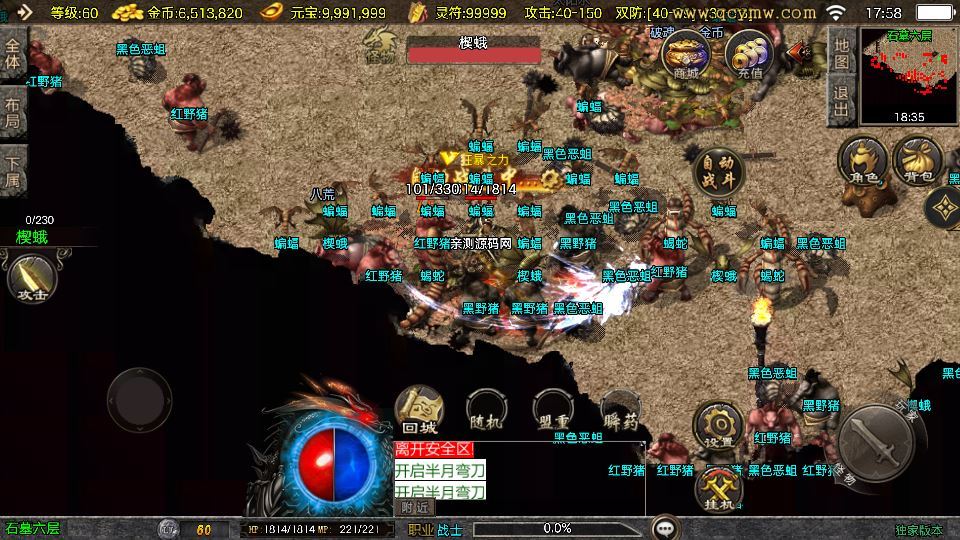The image size is (960, 540).
Task: Activate the 挂机 auto-hunt button
Action: (x=718, y=487)
